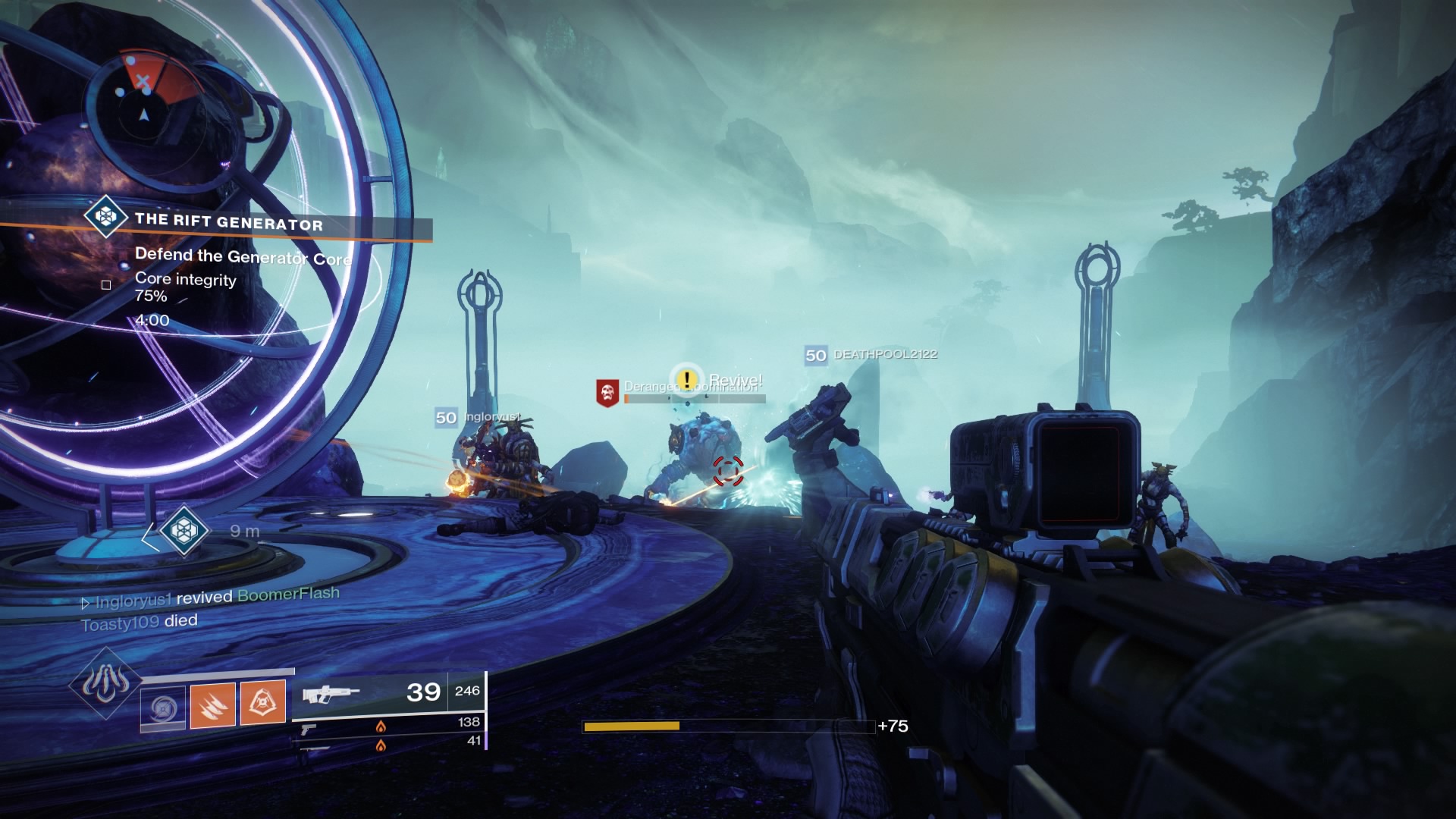Image resolution: width=1456 pixels, height=819 pixels.
Task: Click the yellow Revive marker
Action: (x=687, y=379)
